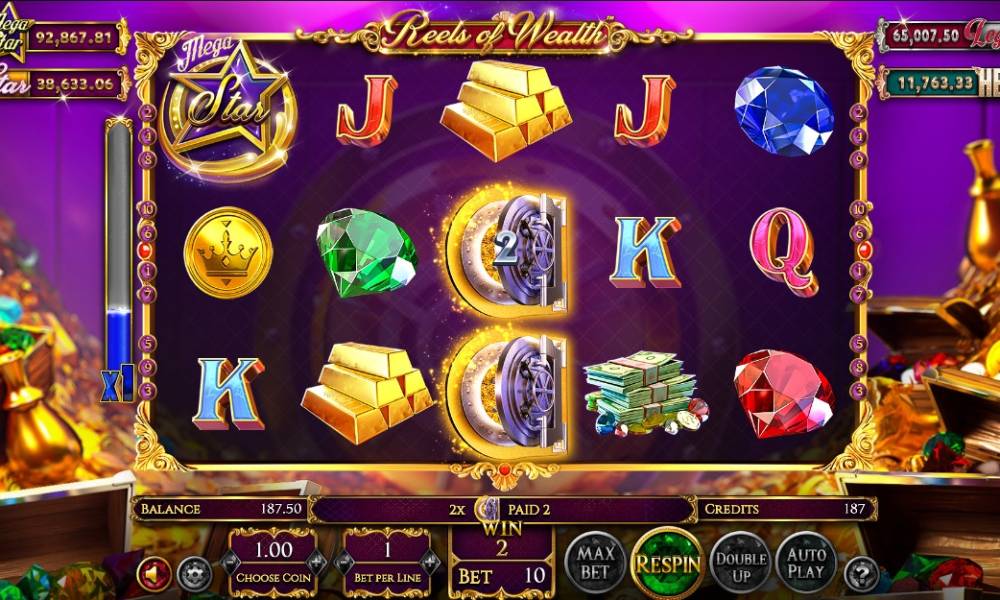Open settings via the gear icon
The image size is (1000, 600).
(x=194, y=574)
